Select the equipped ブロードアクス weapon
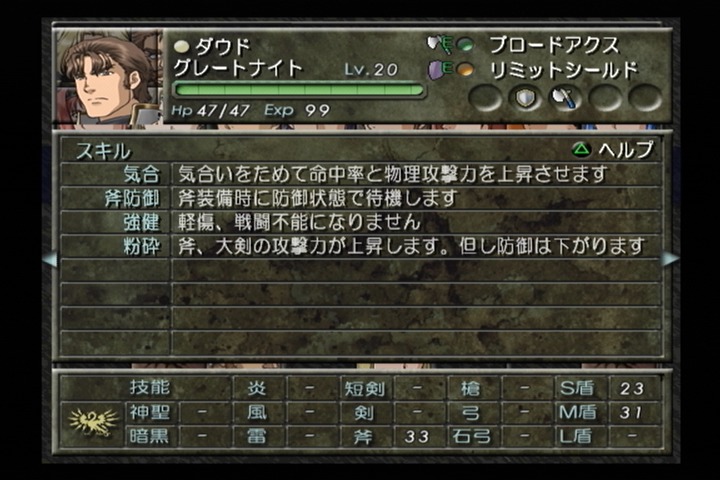720x480 pixels. coord(553,45)
